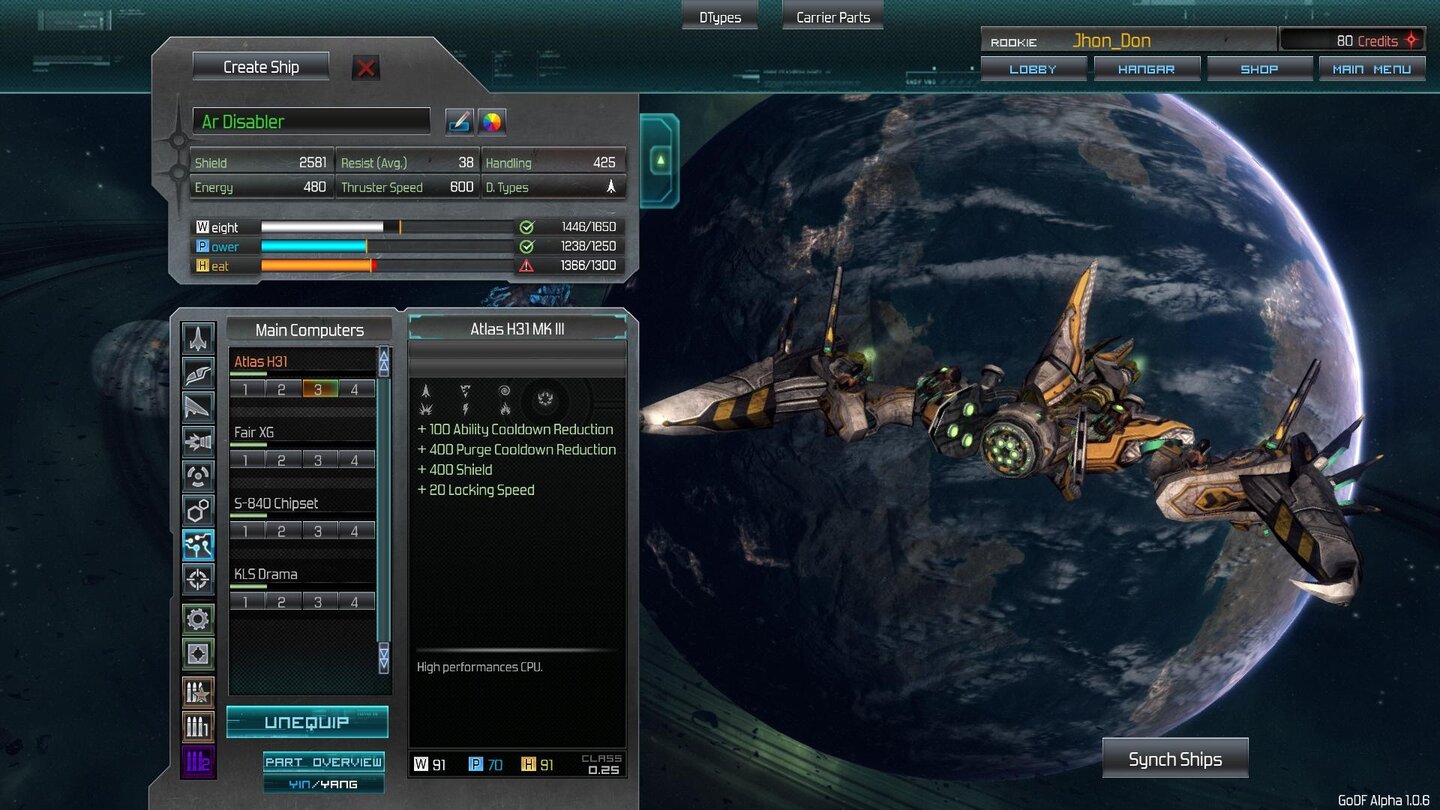Viewport: 1440px width, 810px height.
Task: Open the ship color palette icon
Action: (x=489, y=121)
